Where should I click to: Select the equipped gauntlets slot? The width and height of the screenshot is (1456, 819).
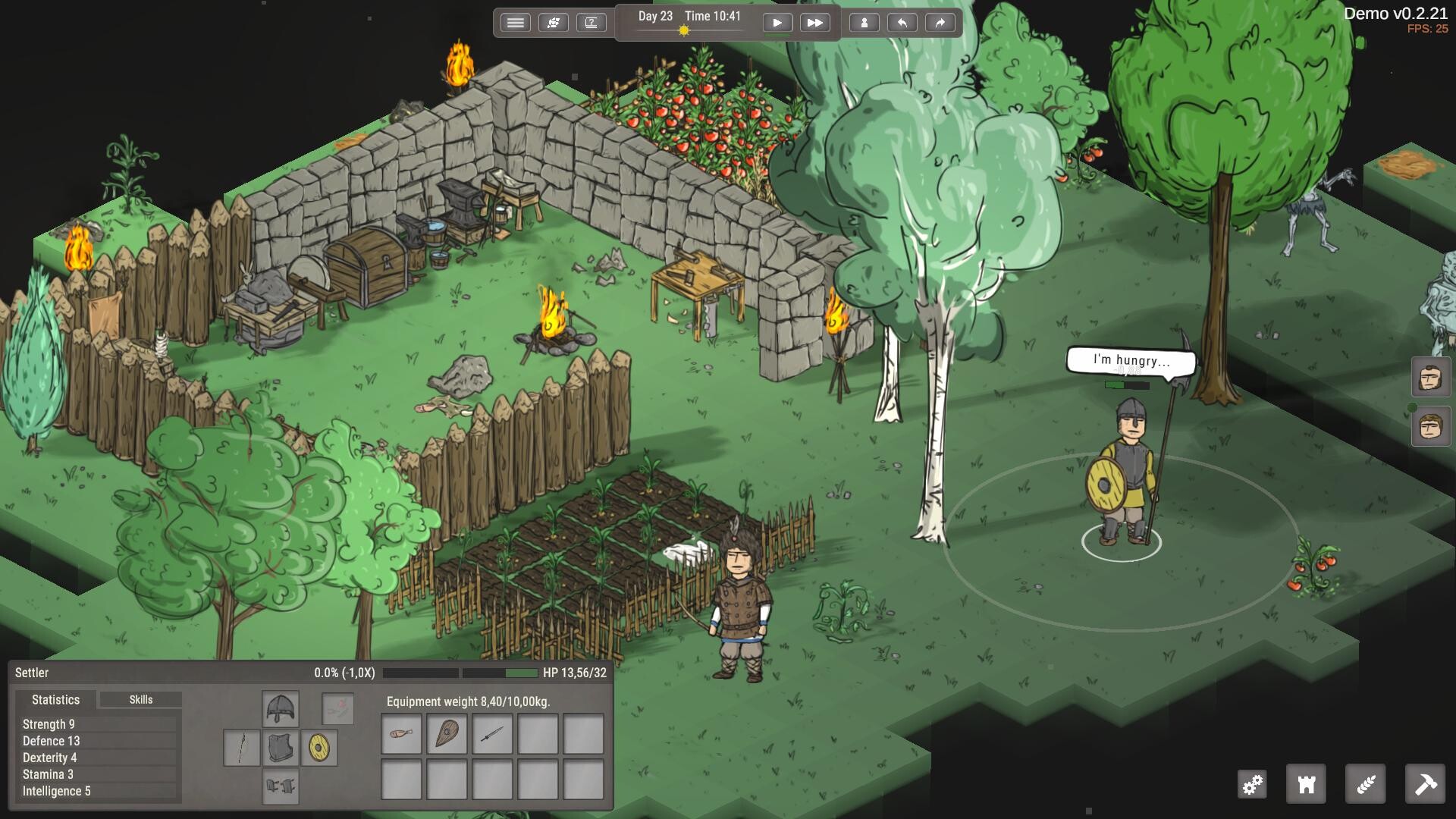pyautogui.click(x=281, y=786)
